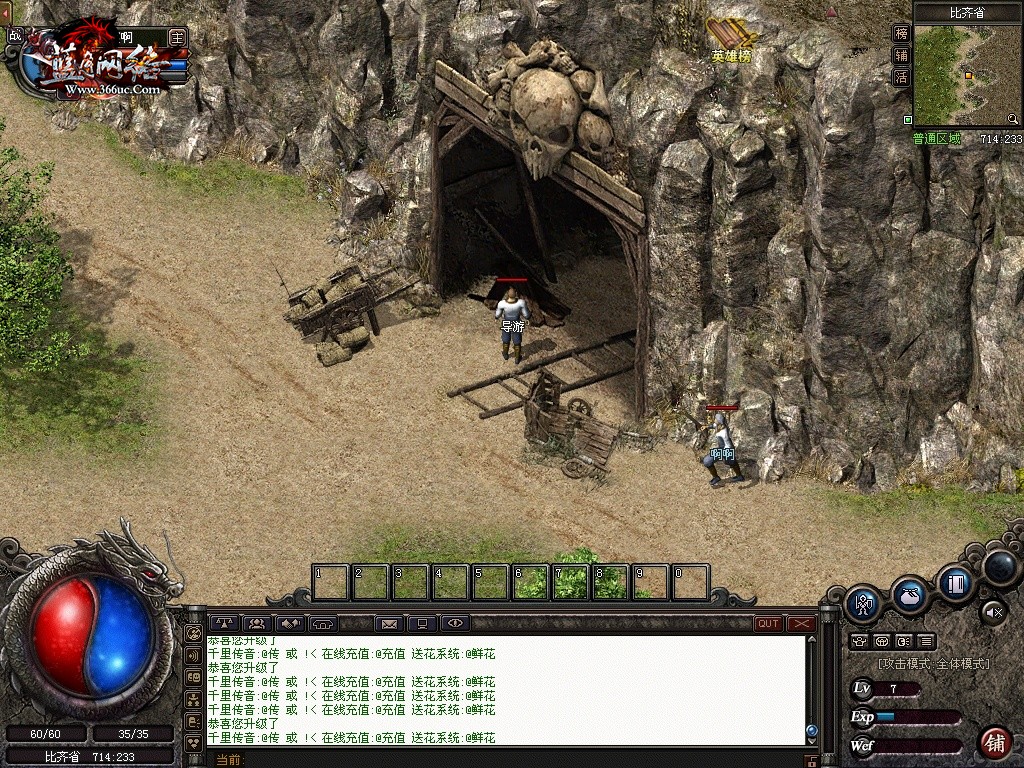Open the skill book icon
Viewport: 1024px width, 768px height.
pos(955,581)
